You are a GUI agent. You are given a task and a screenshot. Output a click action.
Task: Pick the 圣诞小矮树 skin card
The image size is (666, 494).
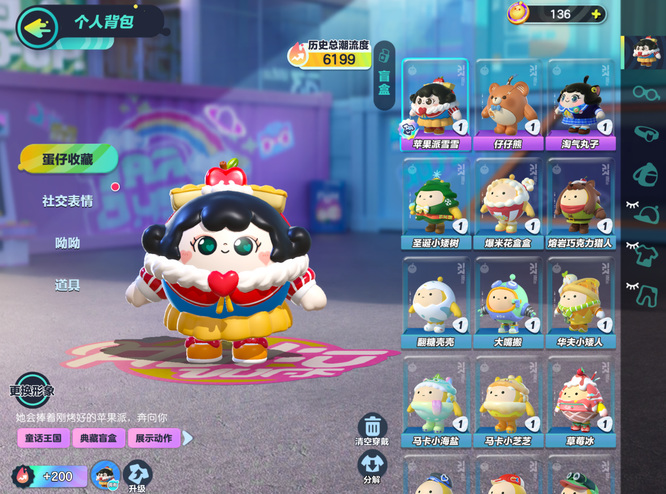[436, 202]
